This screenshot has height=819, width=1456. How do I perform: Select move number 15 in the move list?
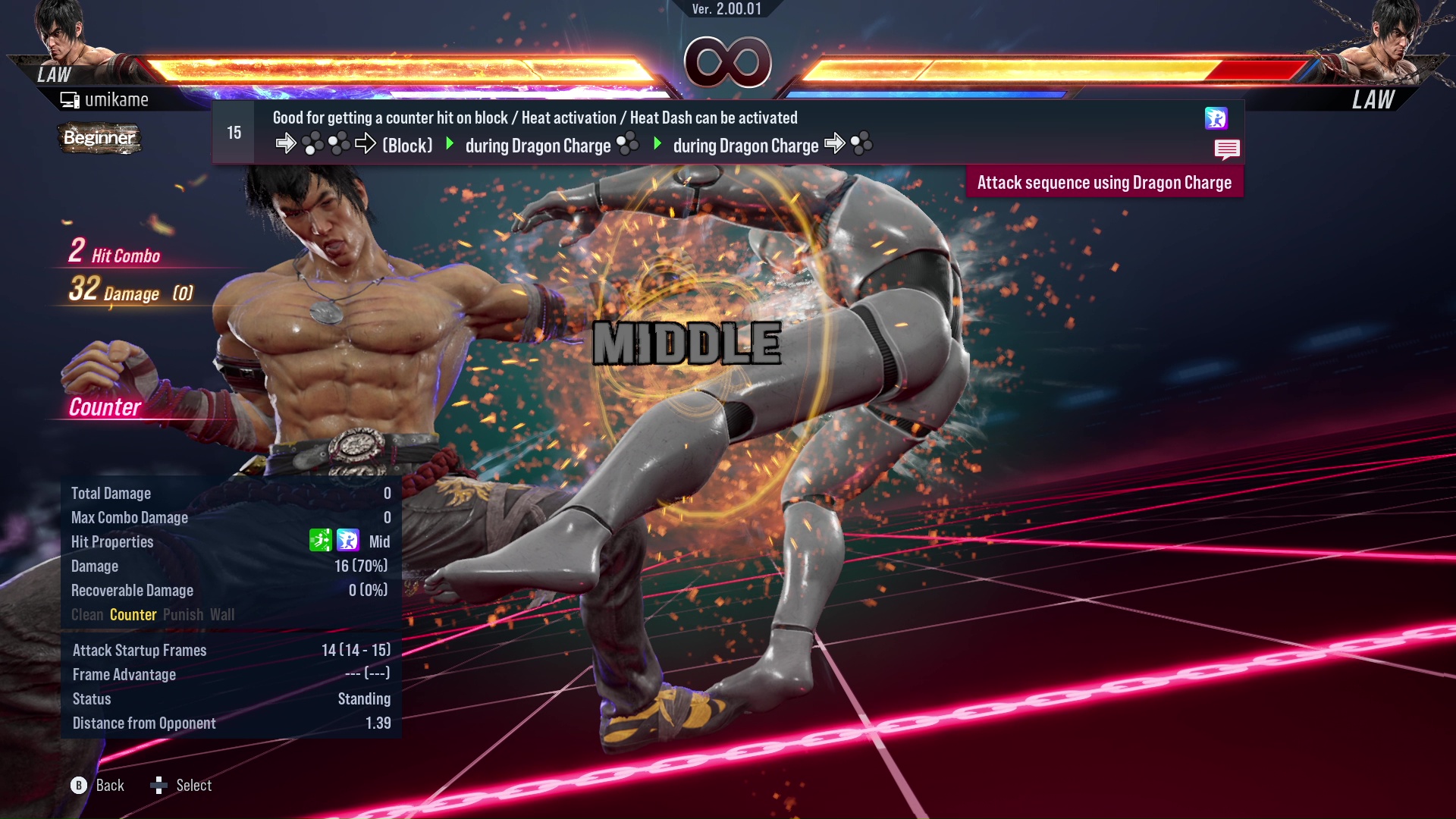click(234, 133)
